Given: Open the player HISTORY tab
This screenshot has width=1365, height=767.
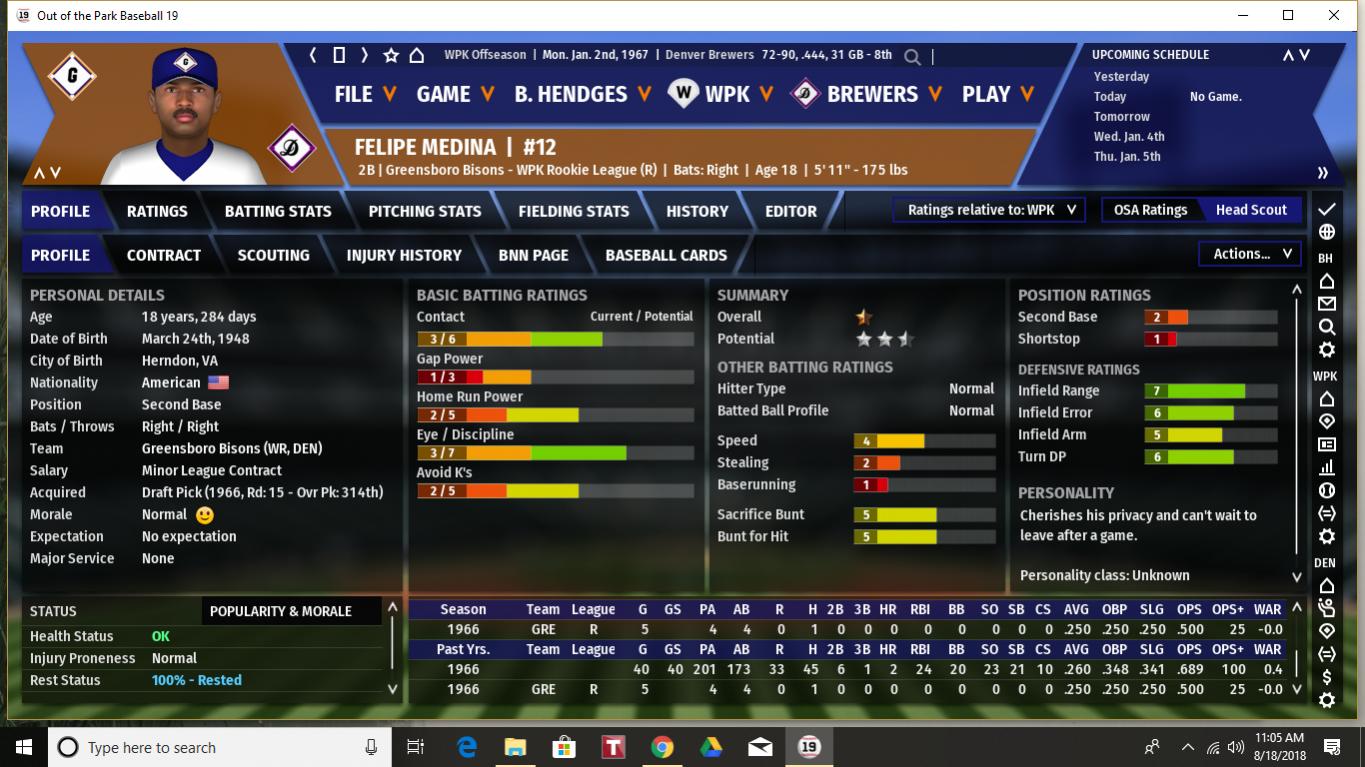Looking at the screenshot, I should (697, 211).
